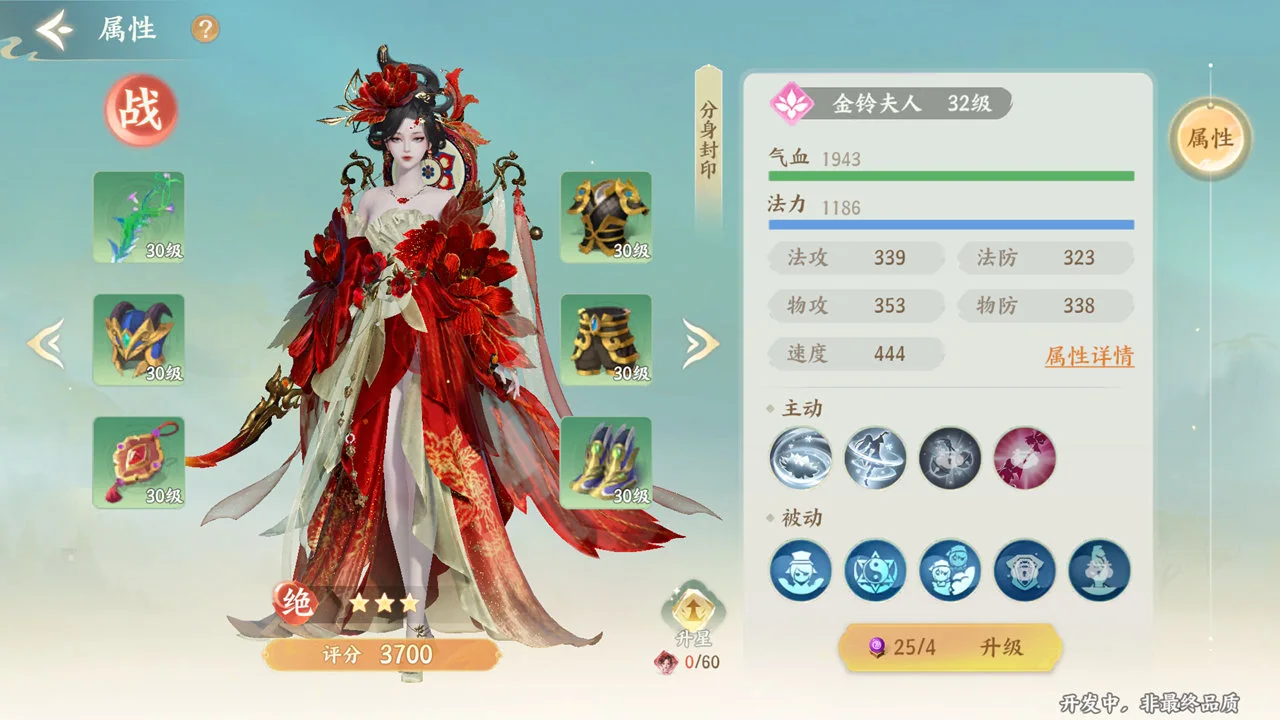Image resolution: width=1280 pixels, height=720 pixels.
Task: View the yin-yang hexagram passive skill
Action: (876, 570)
